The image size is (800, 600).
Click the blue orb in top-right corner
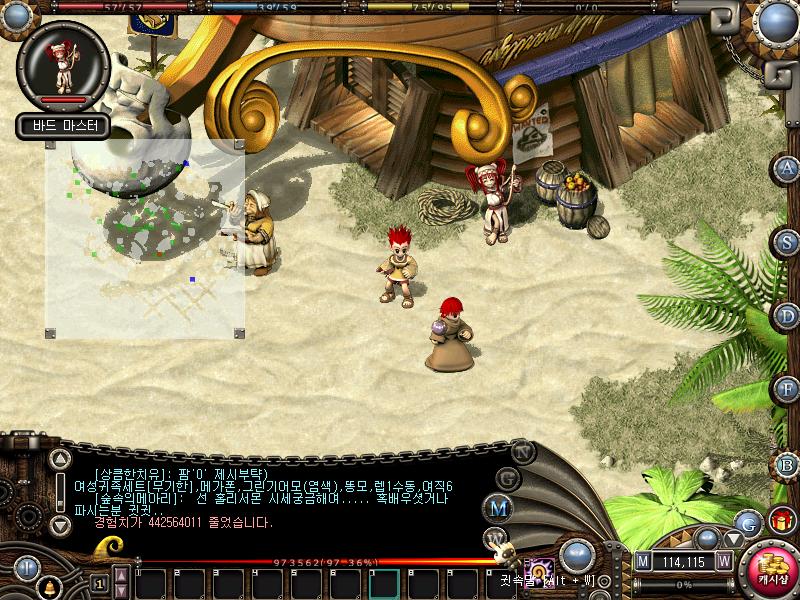(x=776, y=20)
